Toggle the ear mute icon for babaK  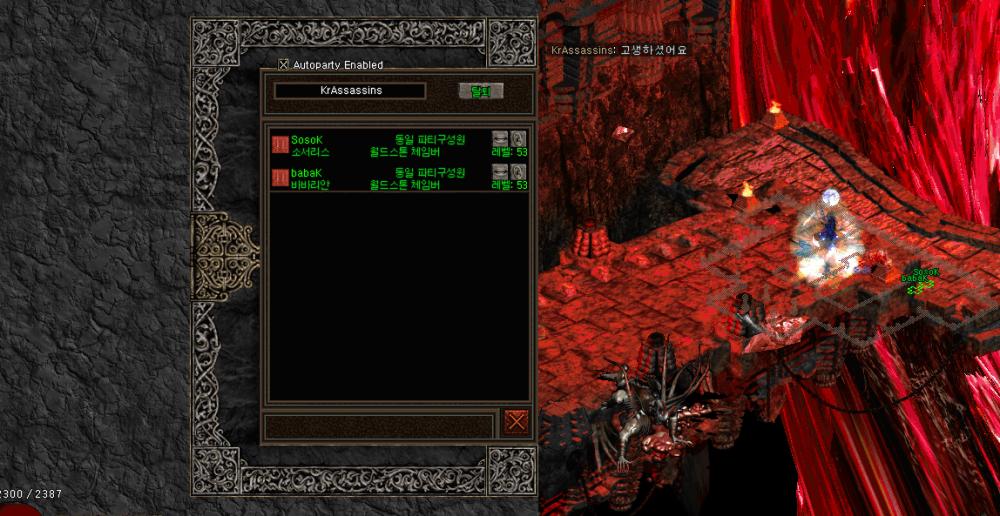(518, 172)
